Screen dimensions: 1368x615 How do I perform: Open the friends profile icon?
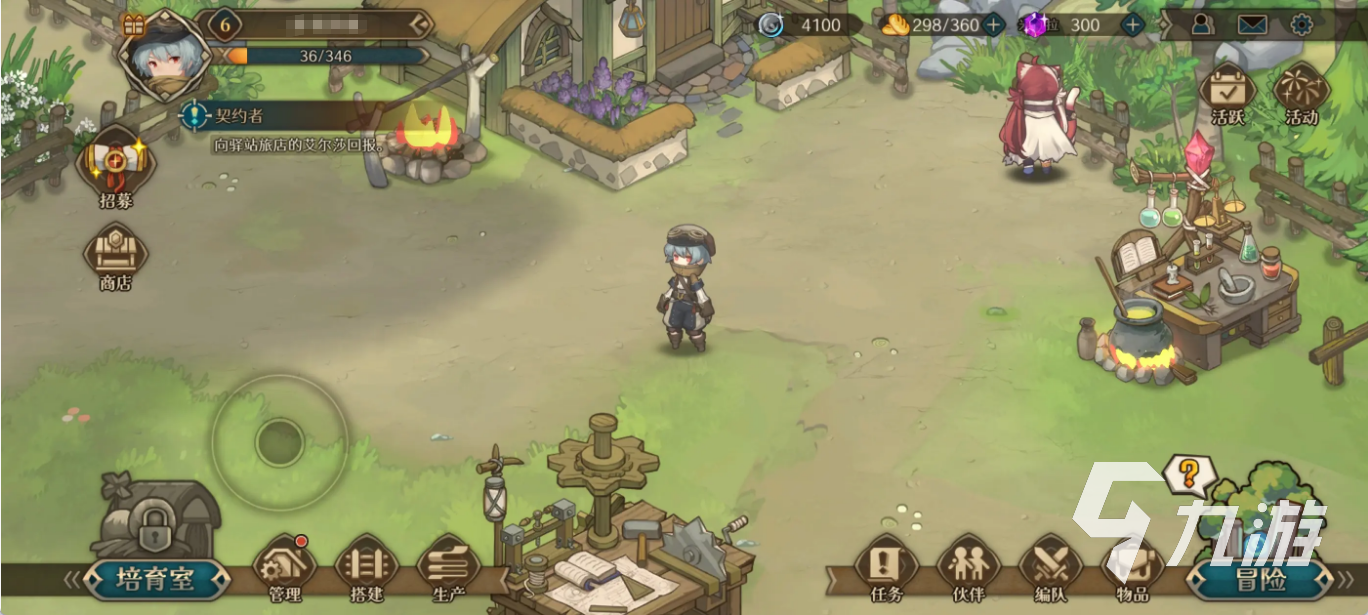coord(1202,25)
